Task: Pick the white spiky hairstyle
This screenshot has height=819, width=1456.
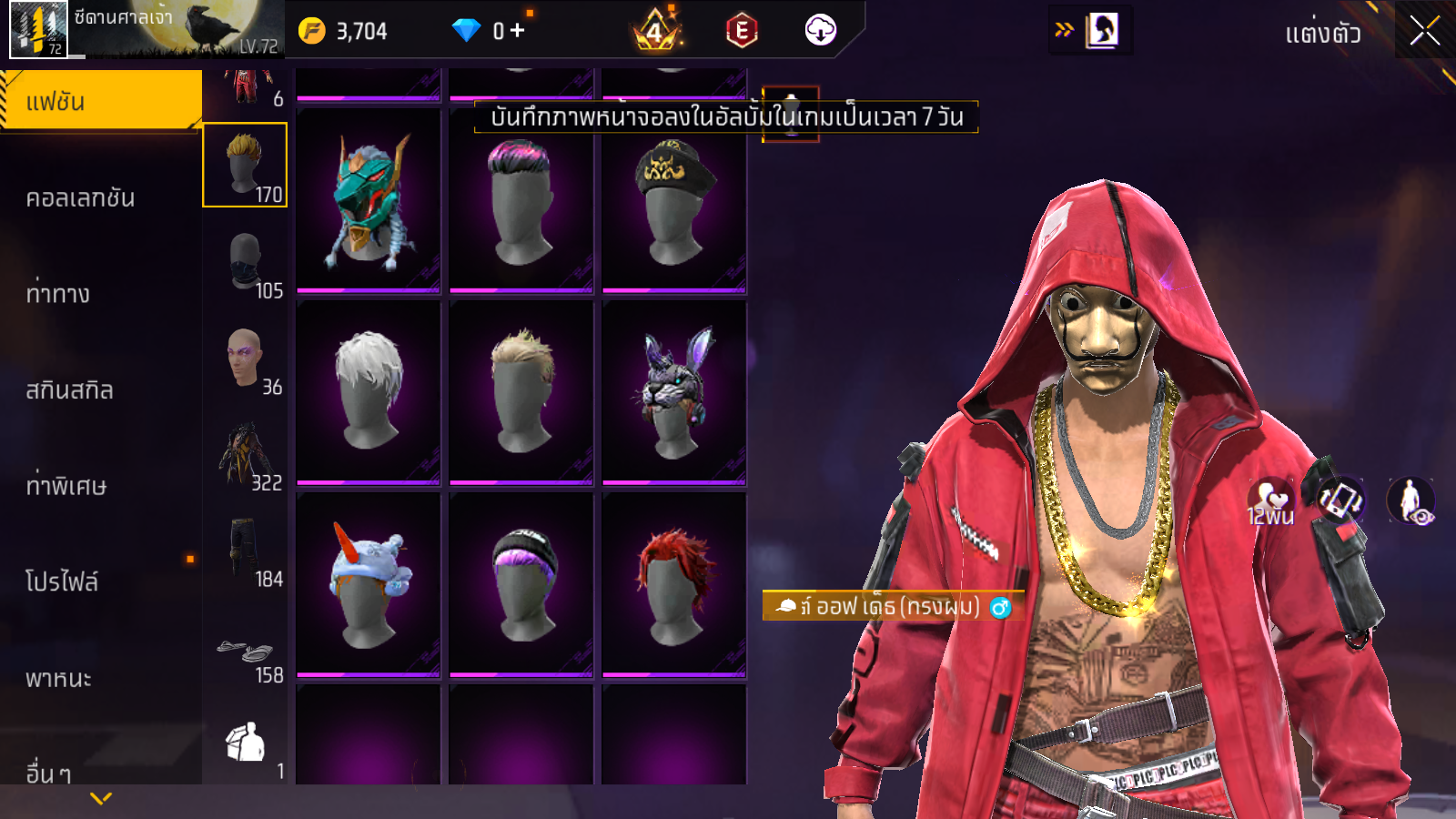Action: pos(369,392)
